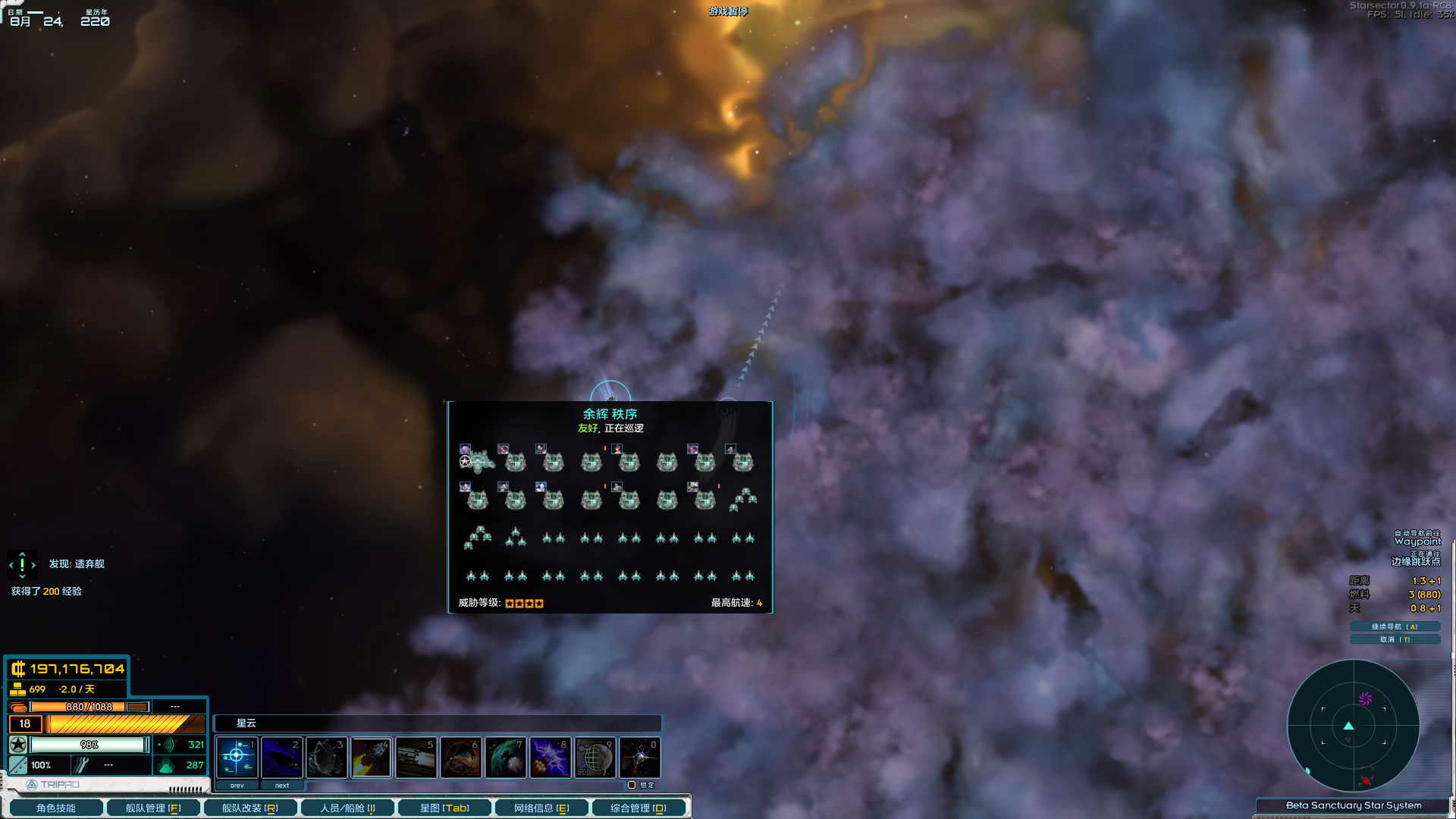Switch to the next ability page with next

coord(281,785)
